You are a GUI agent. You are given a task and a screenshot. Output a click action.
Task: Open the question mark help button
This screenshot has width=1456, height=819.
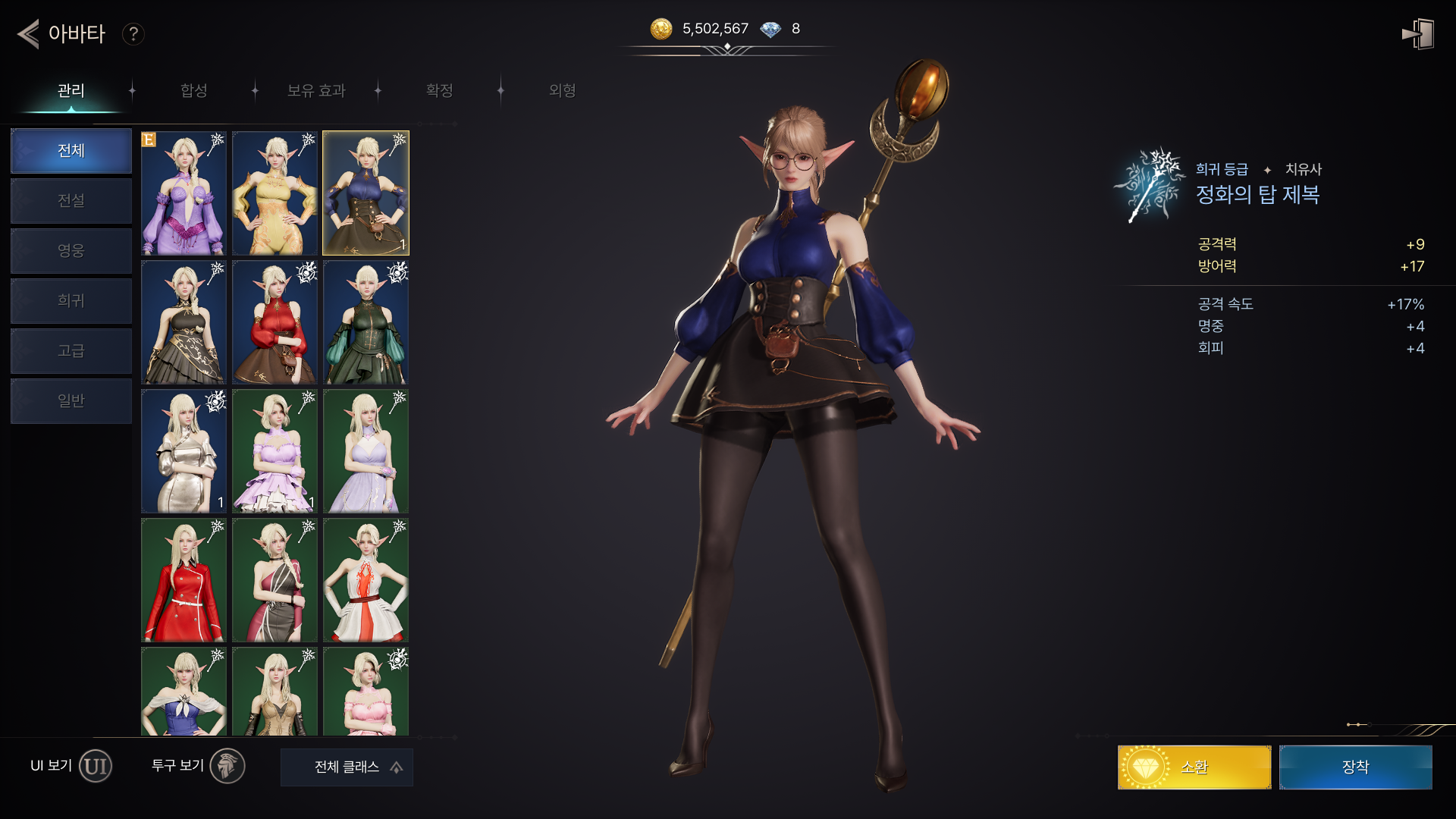pyautogui.click(x=133, y=34)
